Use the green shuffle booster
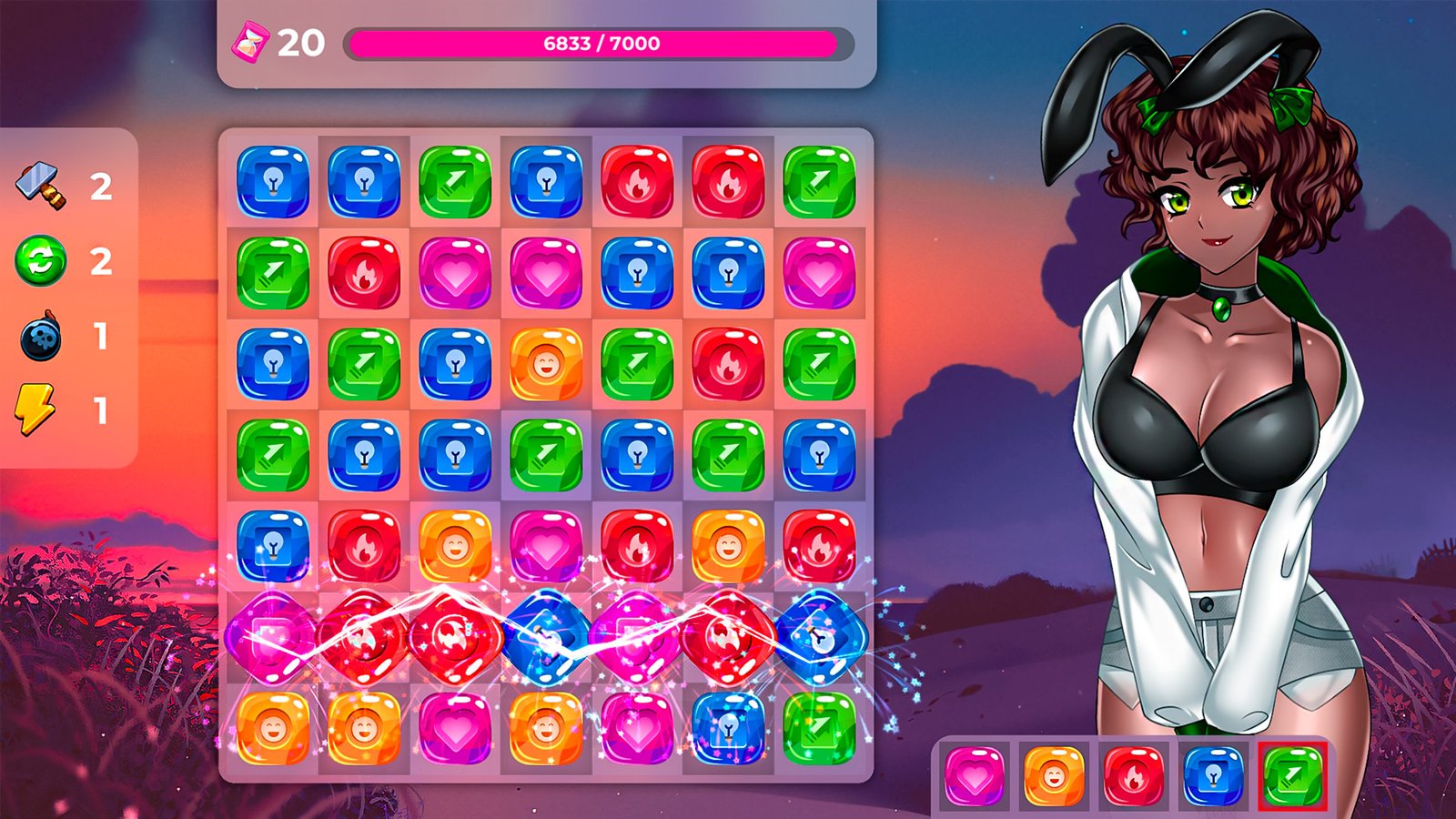 (41, 261)
